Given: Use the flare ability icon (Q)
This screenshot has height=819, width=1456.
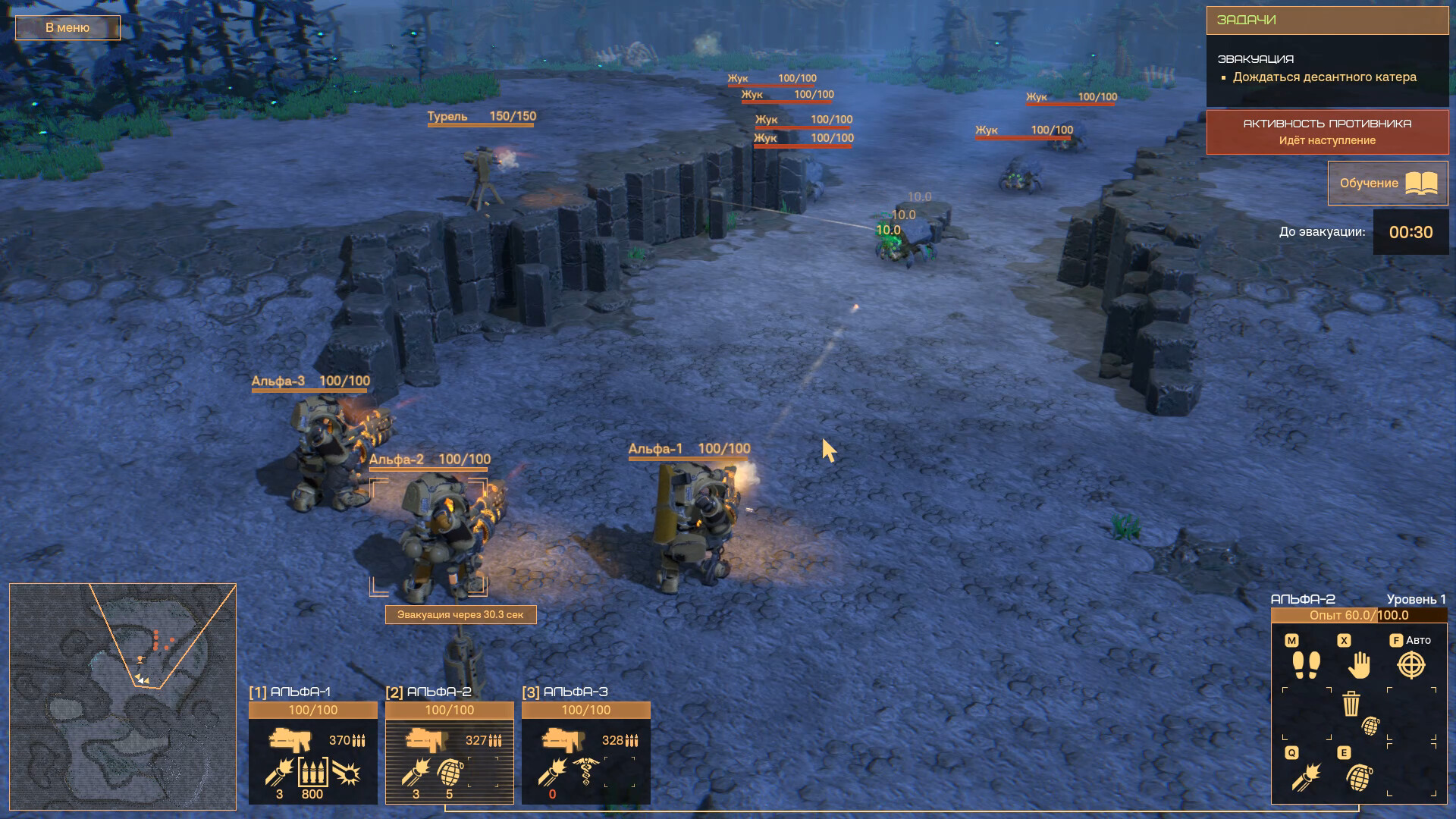Looking at the screenshot, I should (1306, 777).
